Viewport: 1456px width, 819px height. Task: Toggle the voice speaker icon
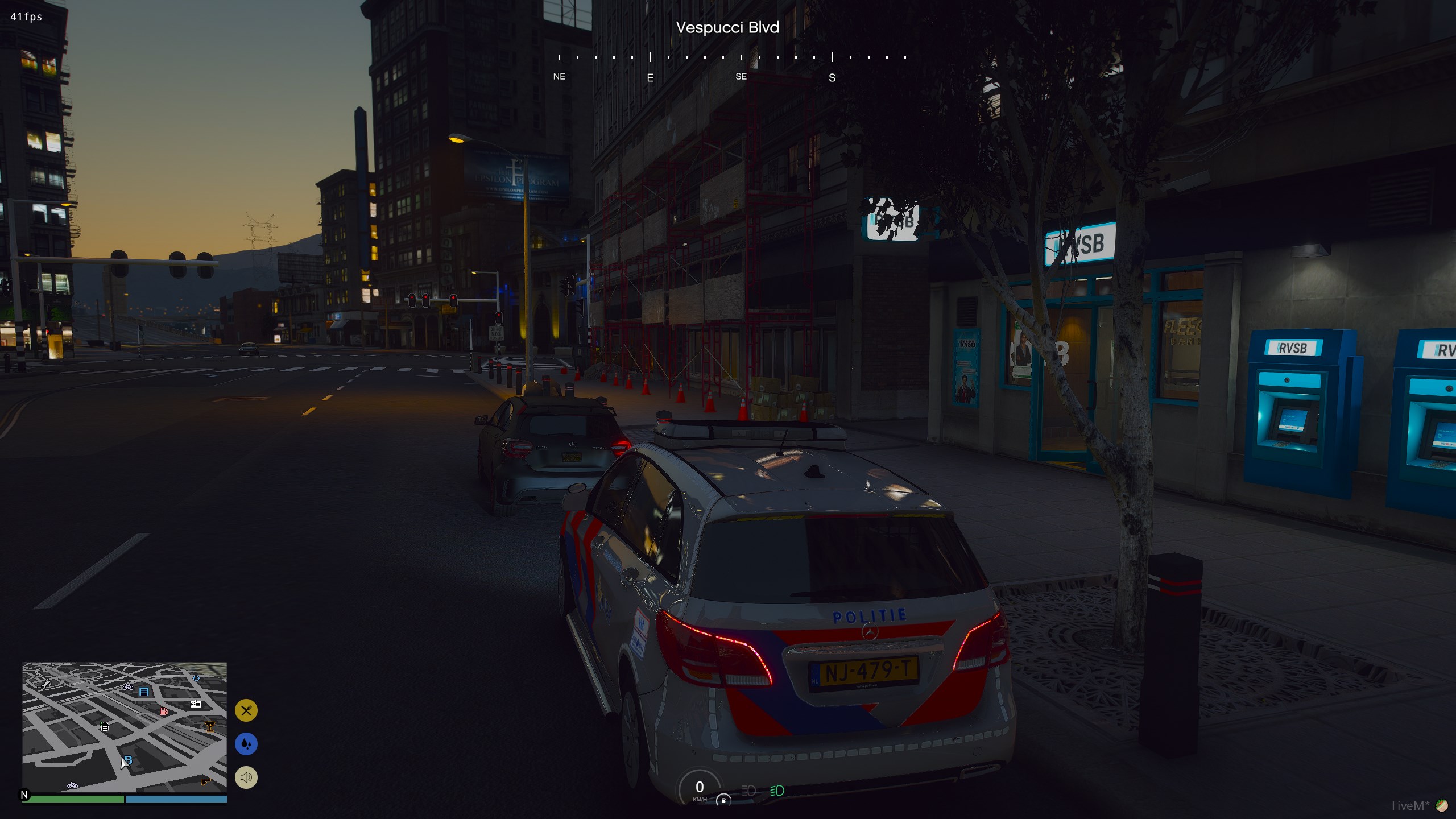tap(246, 777)
